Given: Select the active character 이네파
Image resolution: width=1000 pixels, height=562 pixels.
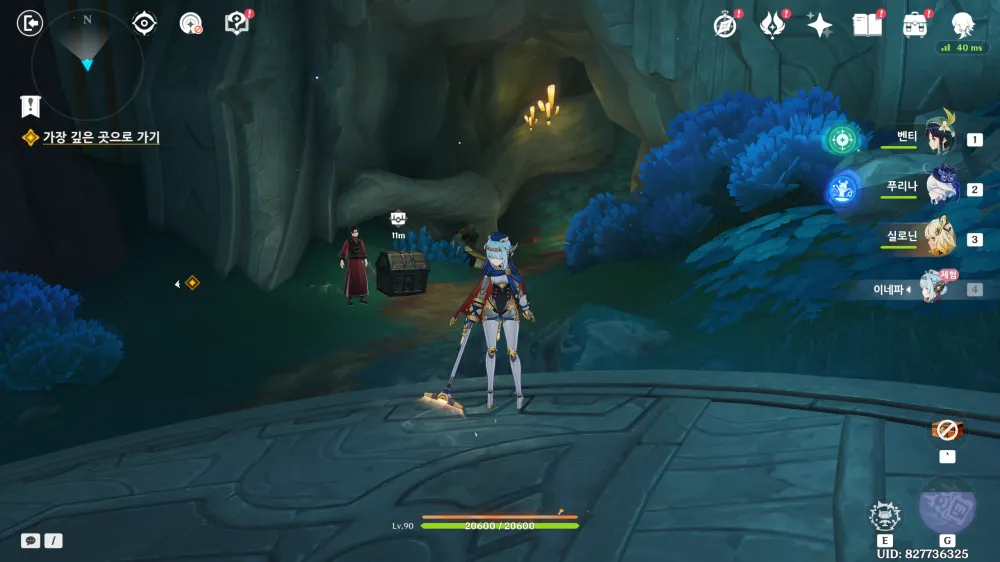Looking at the screenshot, I should pyautogui.click(x=935, y=289).
